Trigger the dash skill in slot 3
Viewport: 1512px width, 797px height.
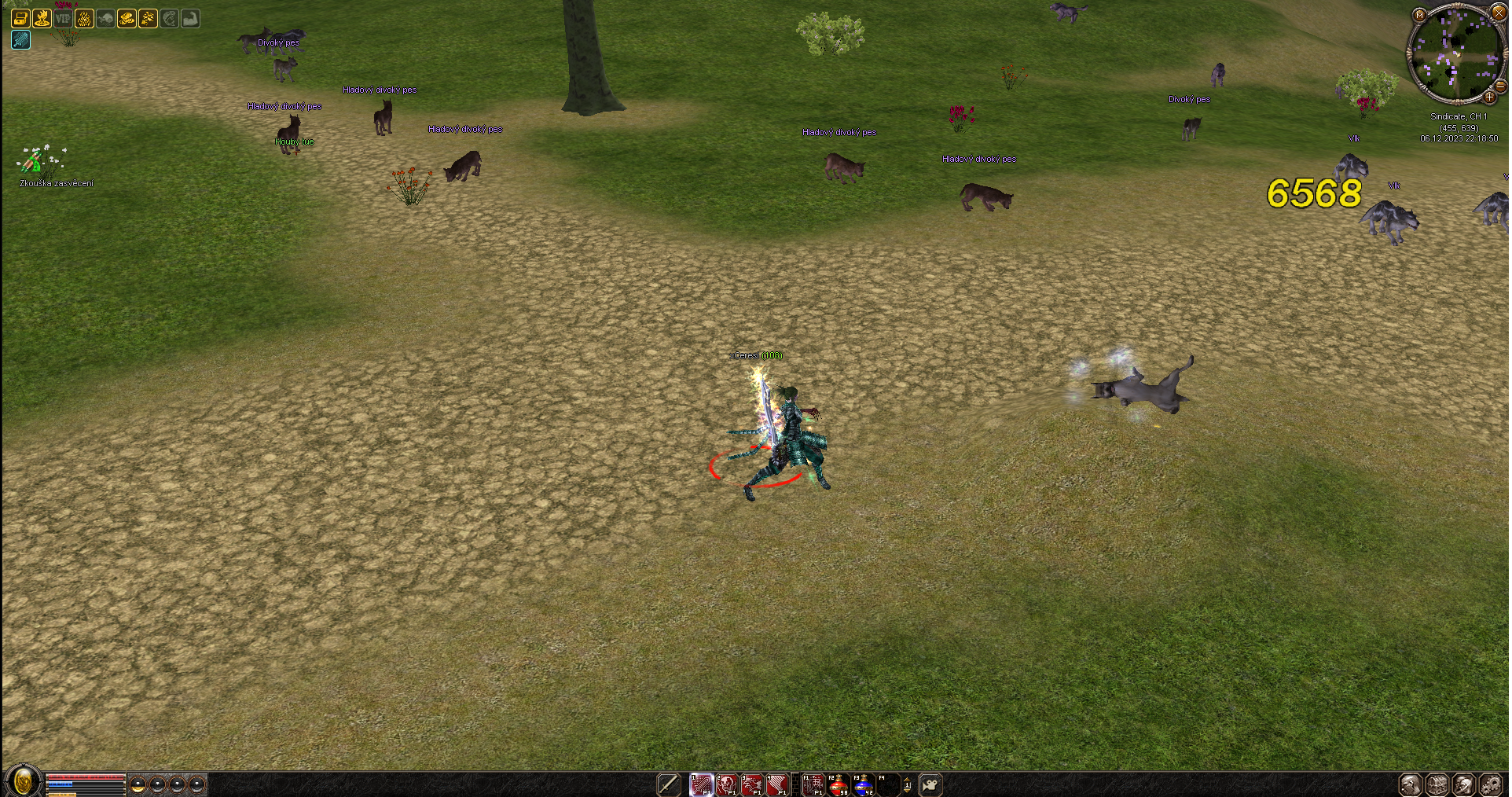(752, 784)
